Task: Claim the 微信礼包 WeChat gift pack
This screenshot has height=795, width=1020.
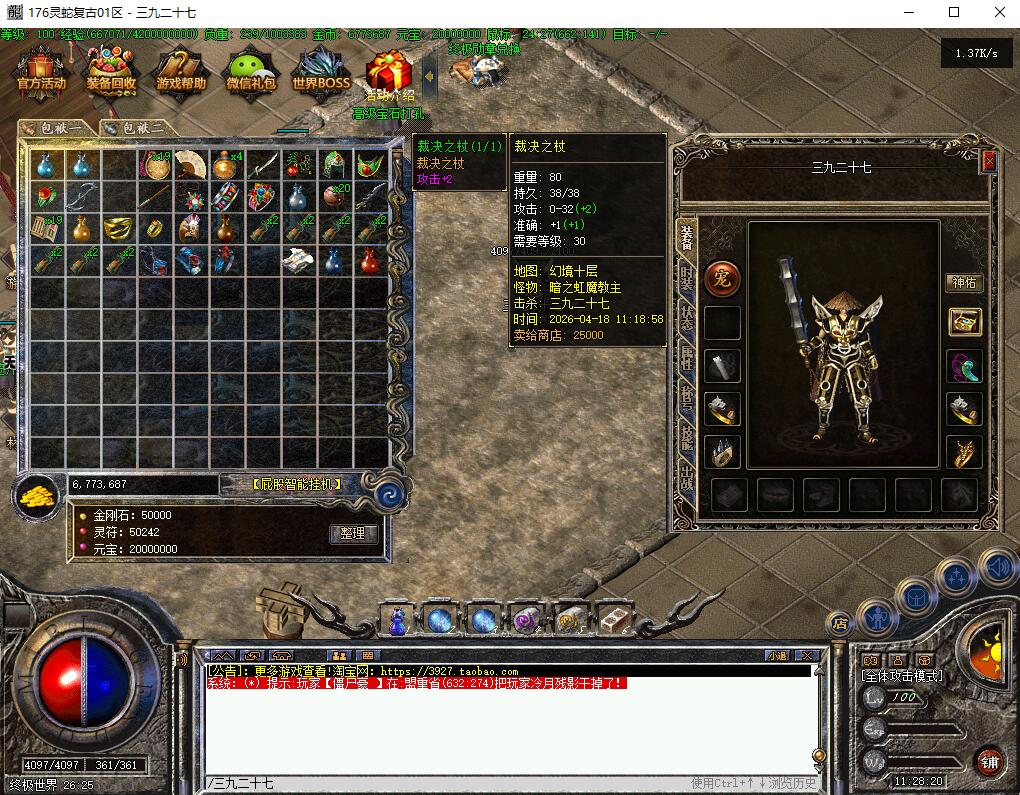Action: 251,72
